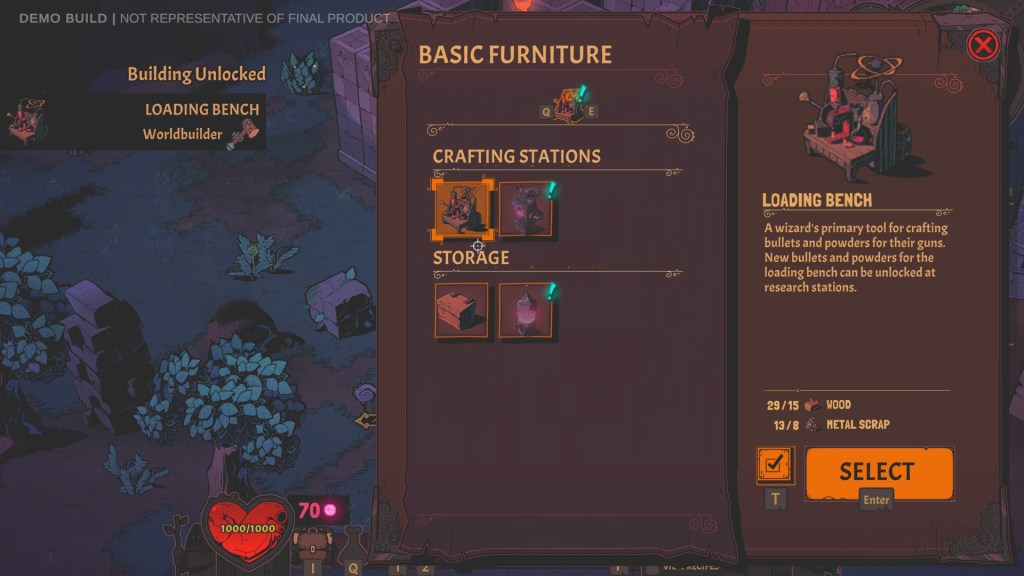The image size is (1024, 576).
Task: Choose the pink glowing storage tile
Action: click(x=526, y=310)
